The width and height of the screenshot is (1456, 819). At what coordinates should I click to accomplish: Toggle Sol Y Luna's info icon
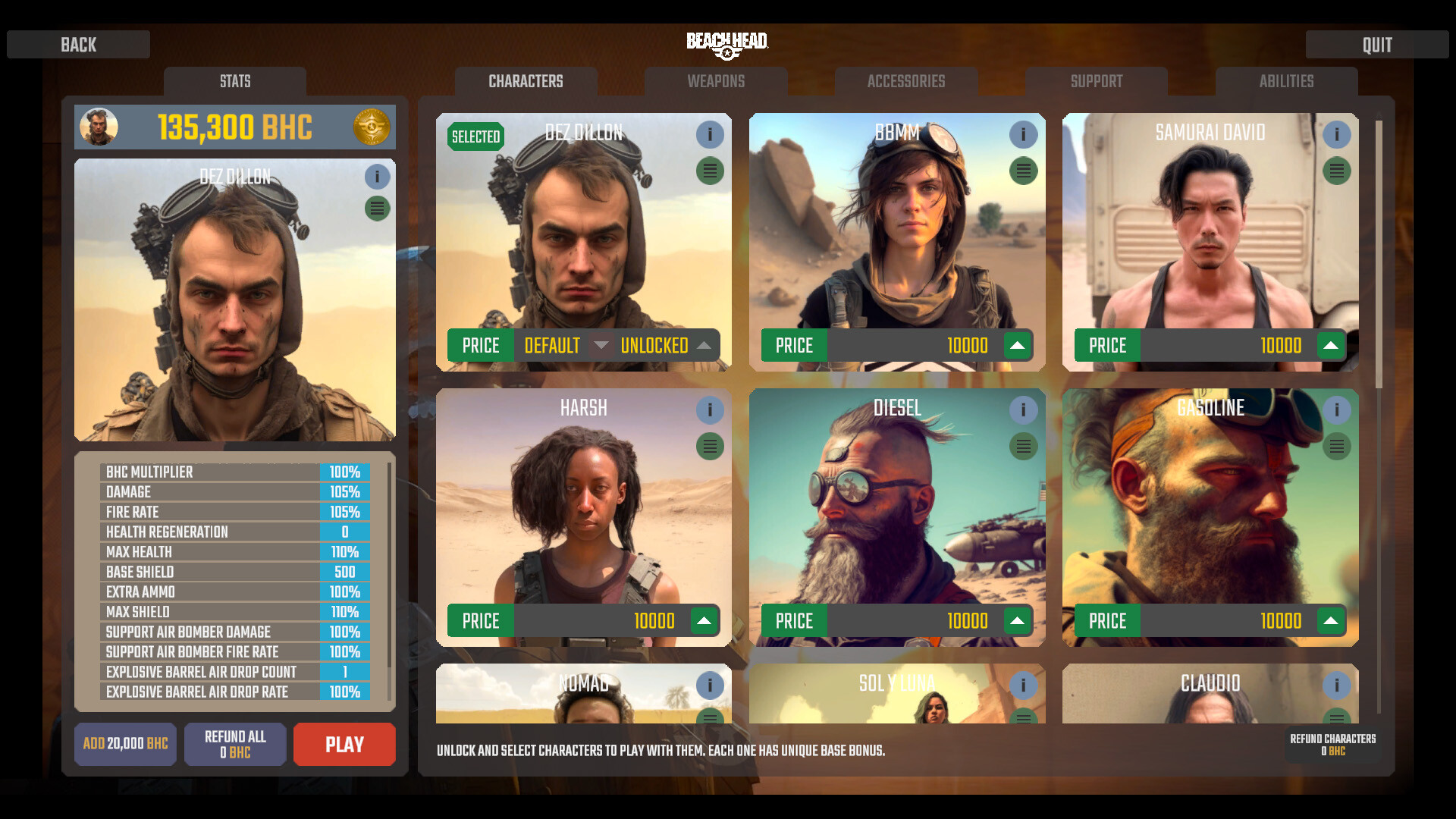(1024, 686)
